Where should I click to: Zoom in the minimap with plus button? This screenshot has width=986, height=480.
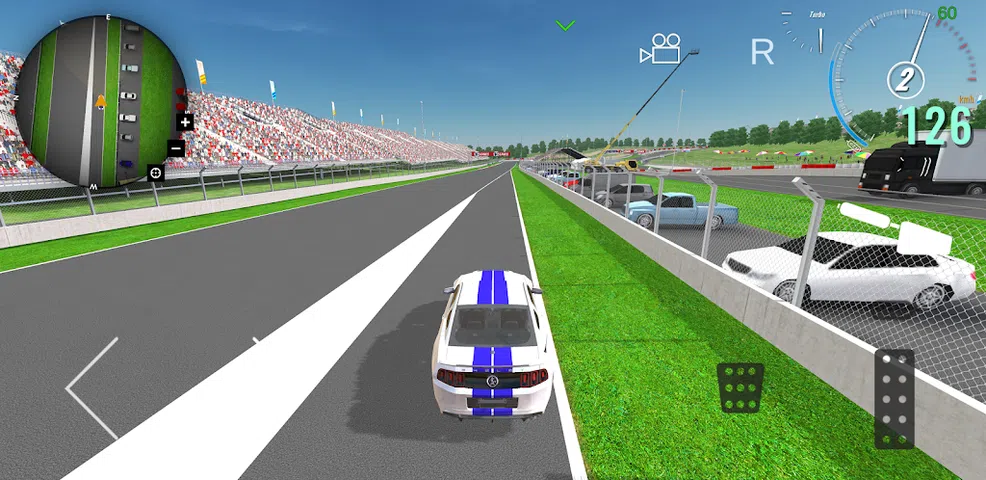pyautogui.click(x=185, y=122)
